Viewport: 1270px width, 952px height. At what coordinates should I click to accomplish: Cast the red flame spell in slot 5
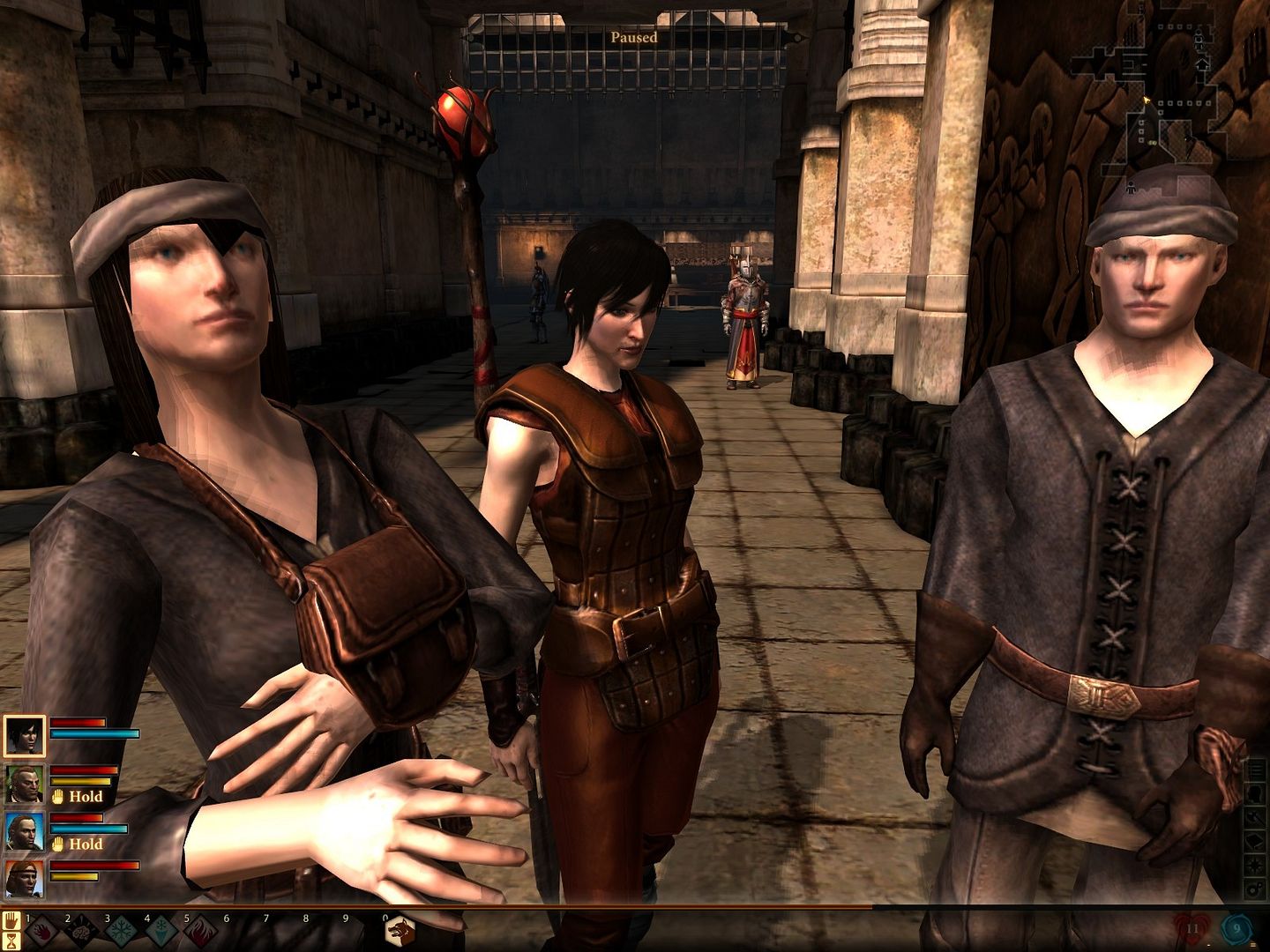coord(199,933)
